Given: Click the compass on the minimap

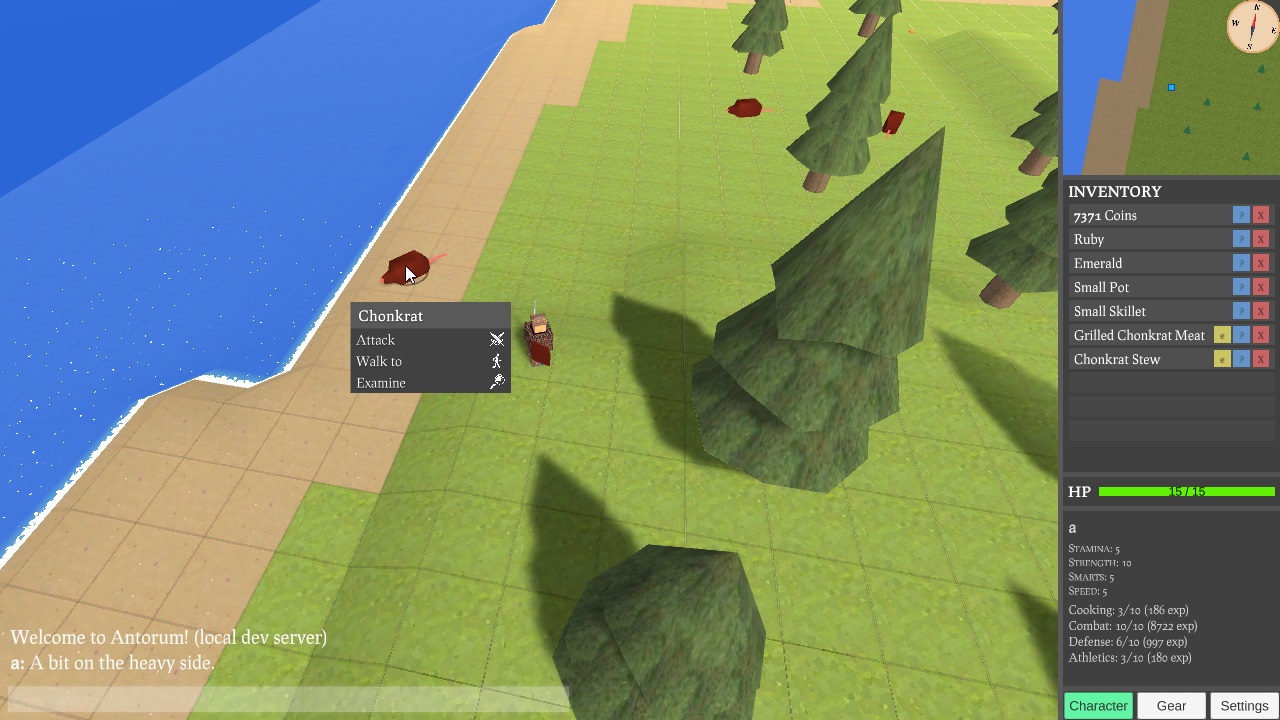Looking at the screenshot, I should click(1252, 26).
